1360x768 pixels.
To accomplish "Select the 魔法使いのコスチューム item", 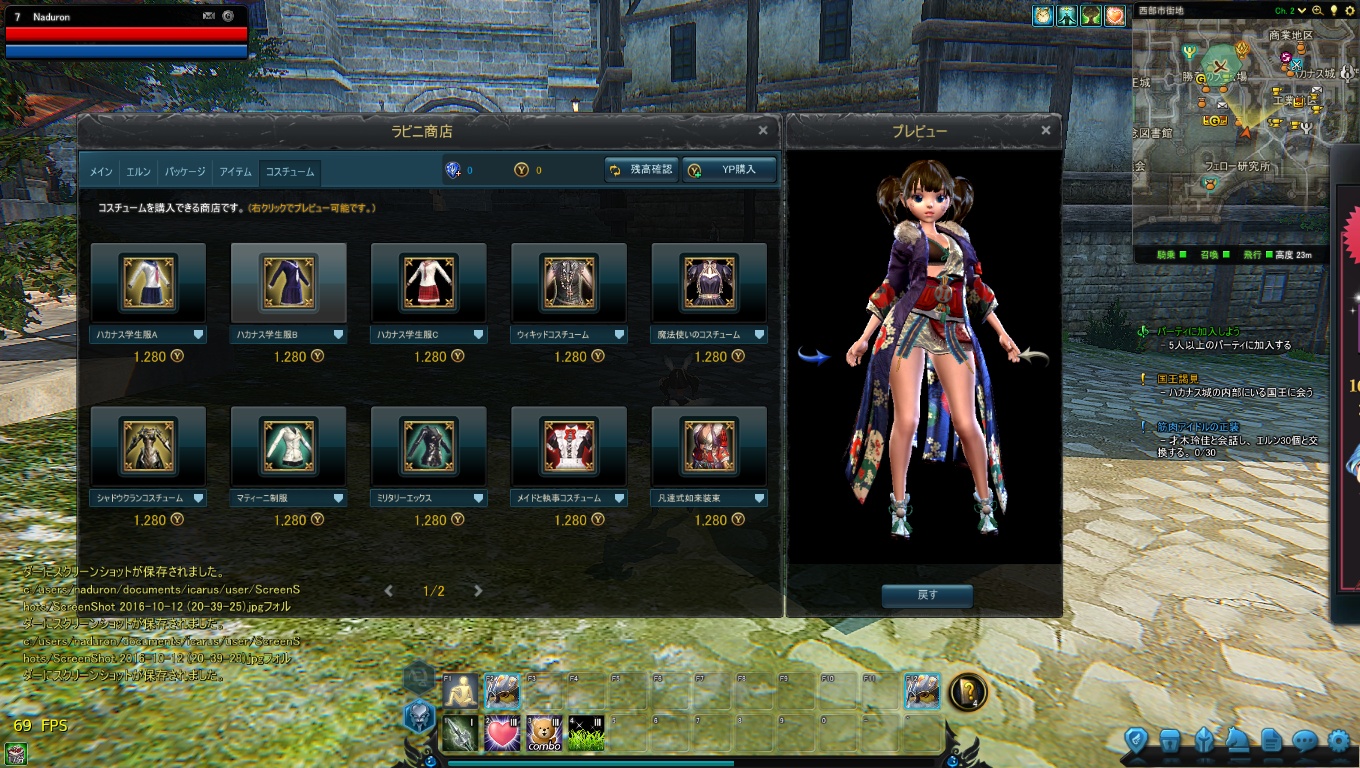I will point(708,283).
